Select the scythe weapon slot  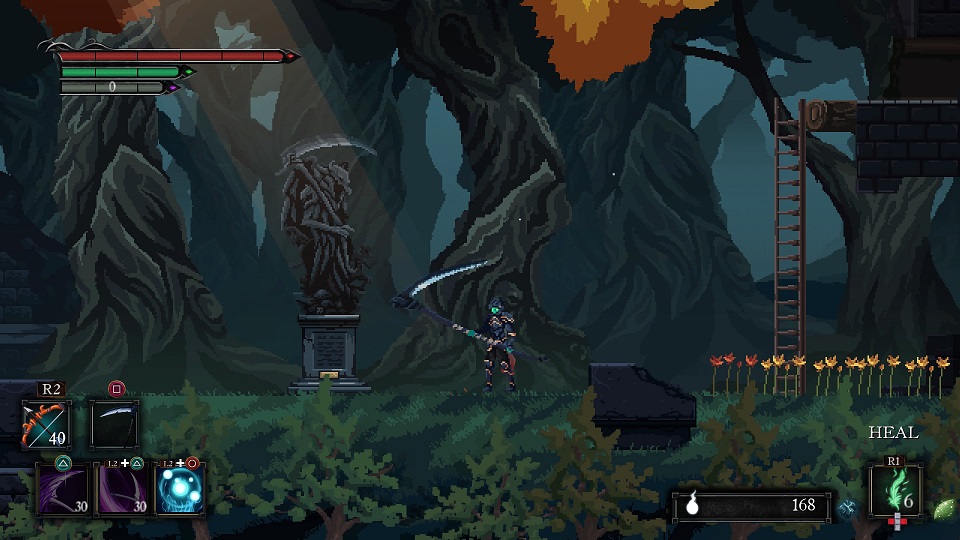115,423
